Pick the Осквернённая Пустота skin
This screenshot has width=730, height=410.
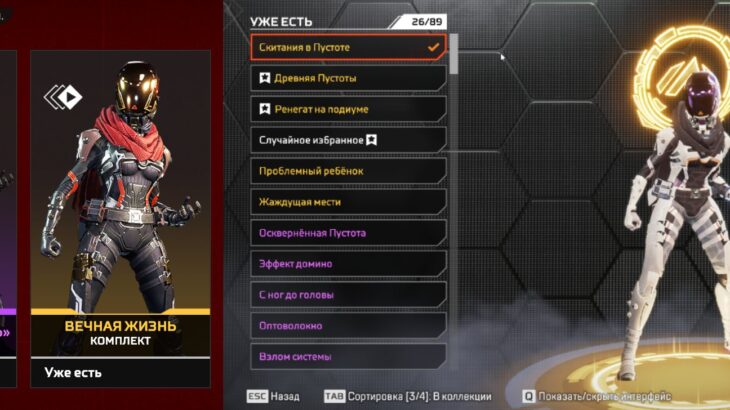348,233
